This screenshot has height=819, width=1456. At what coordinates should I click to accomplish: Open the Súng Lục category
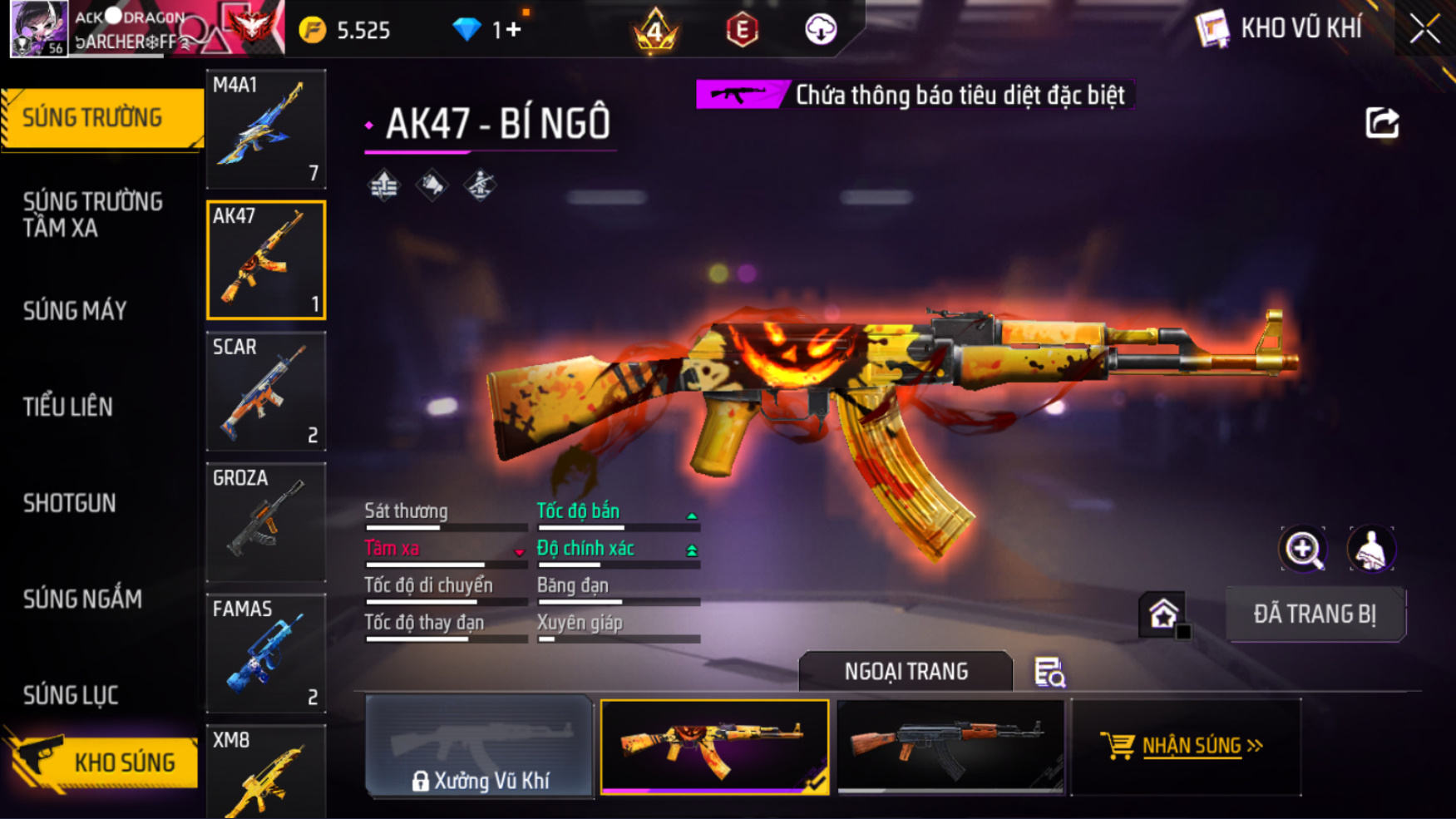[x=71, y=695]
